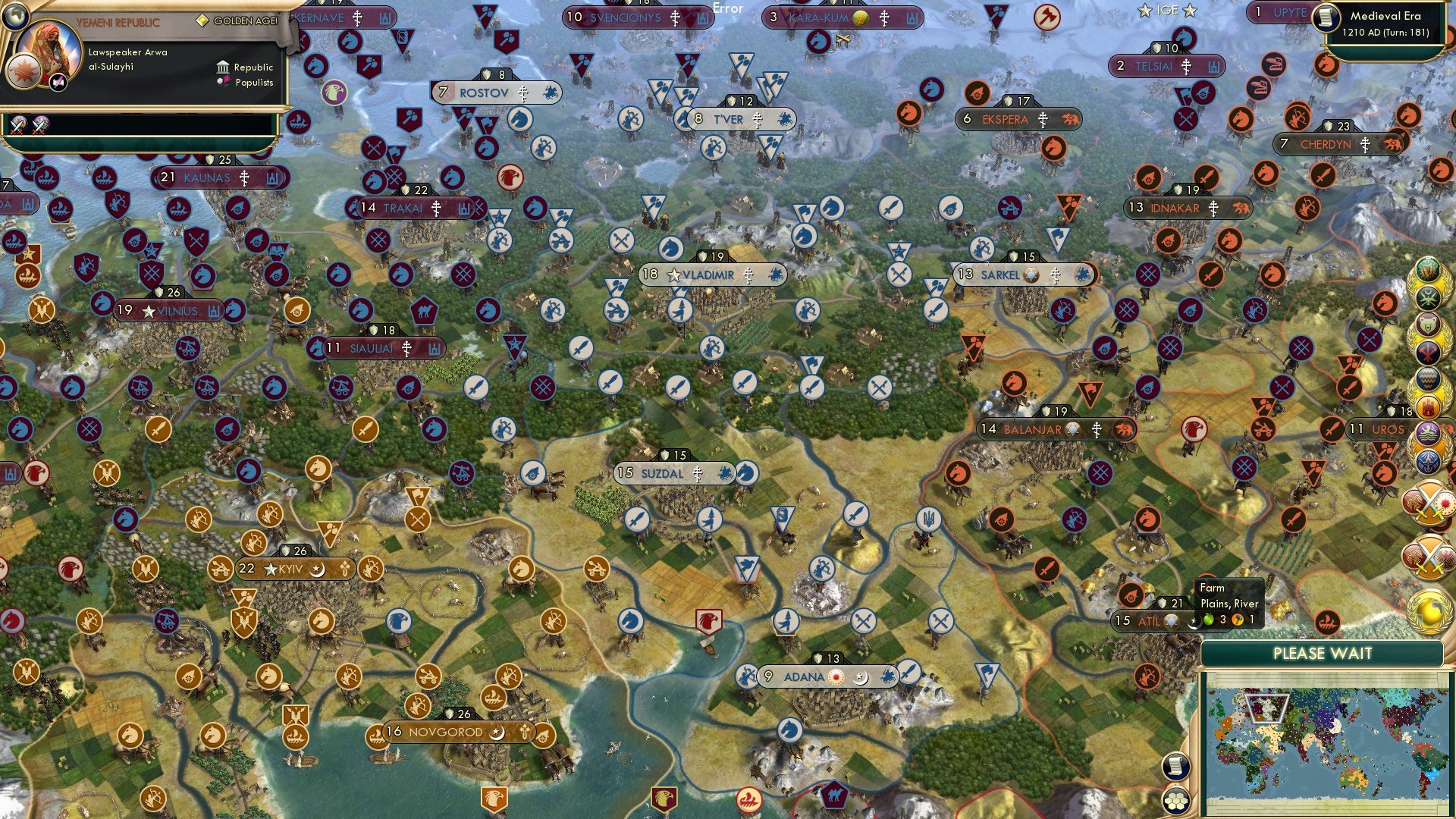Click the crossed-swords war notification on right edge
The width and height of the screenshot is (1456, 819).
click(1428, 503)
